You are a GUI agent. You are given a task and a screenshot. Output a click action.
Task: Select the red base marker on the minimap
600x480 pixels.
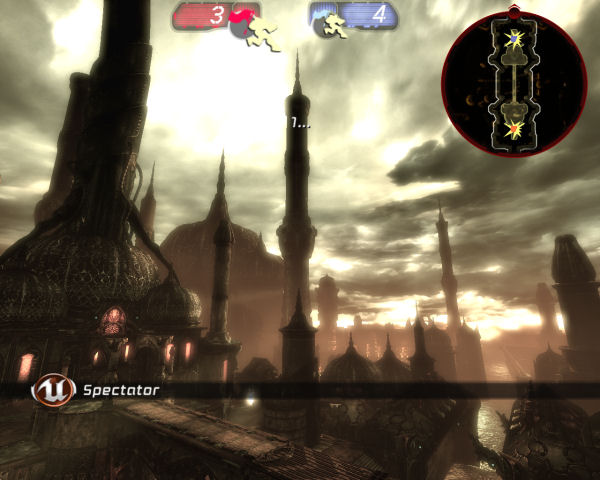(x=515, y=129)
